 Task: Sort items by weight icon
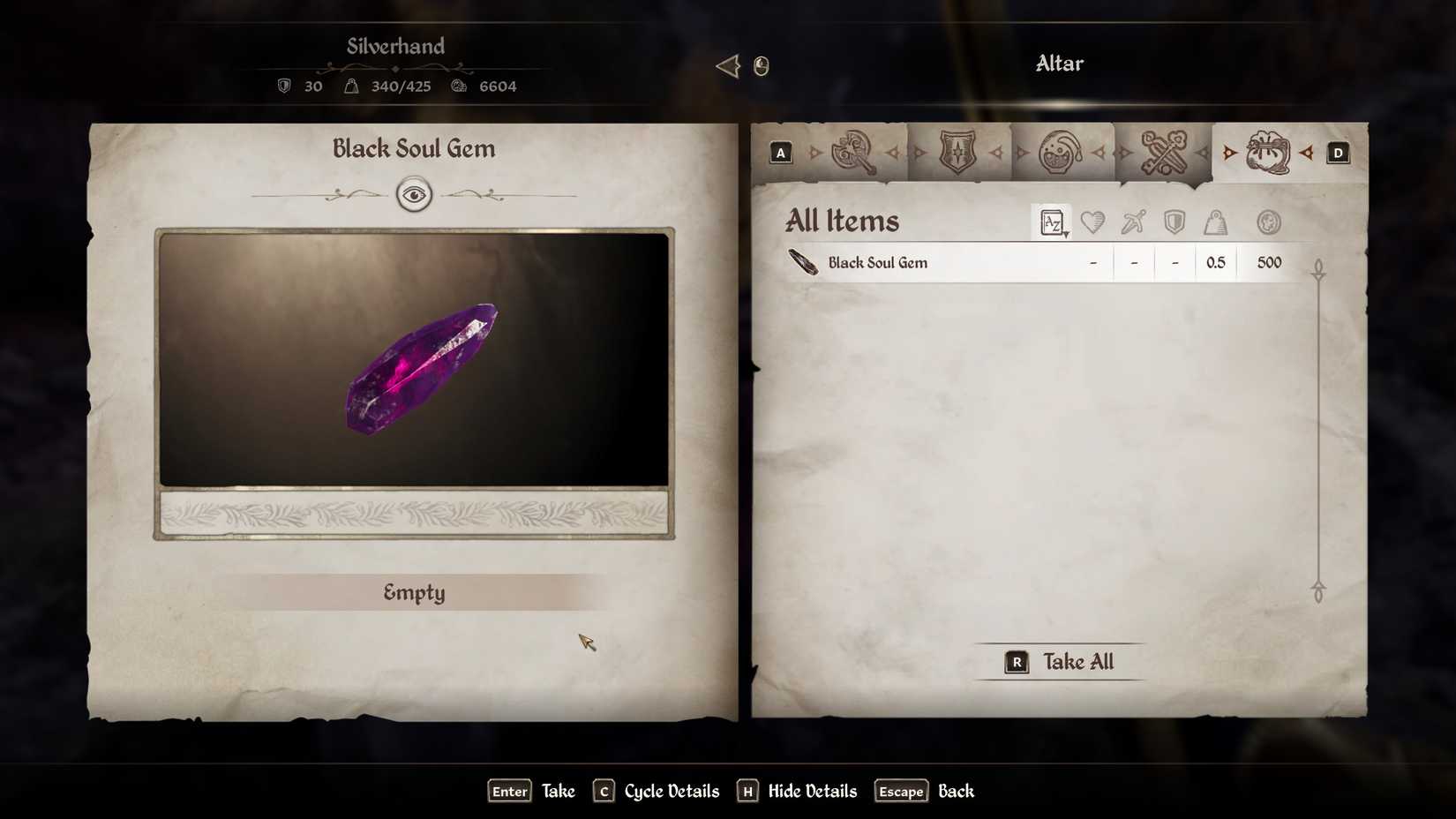coord(1215,222)
